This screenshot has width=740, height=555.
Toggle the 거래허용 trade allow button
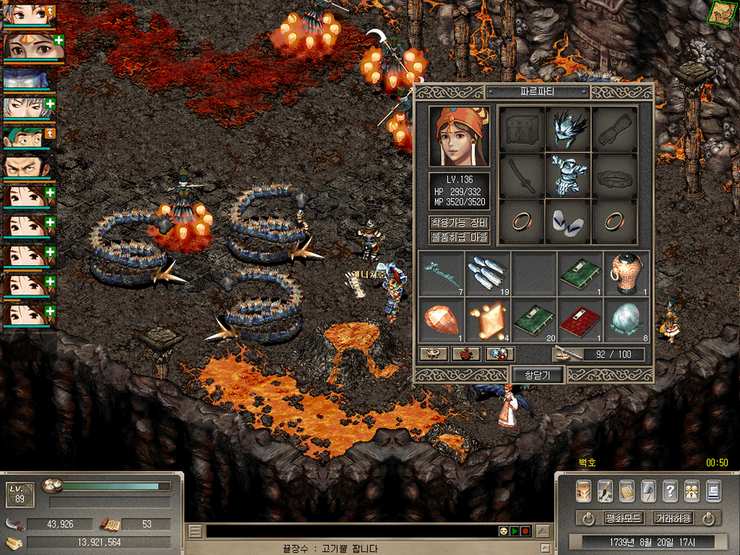tap(673, 518)
